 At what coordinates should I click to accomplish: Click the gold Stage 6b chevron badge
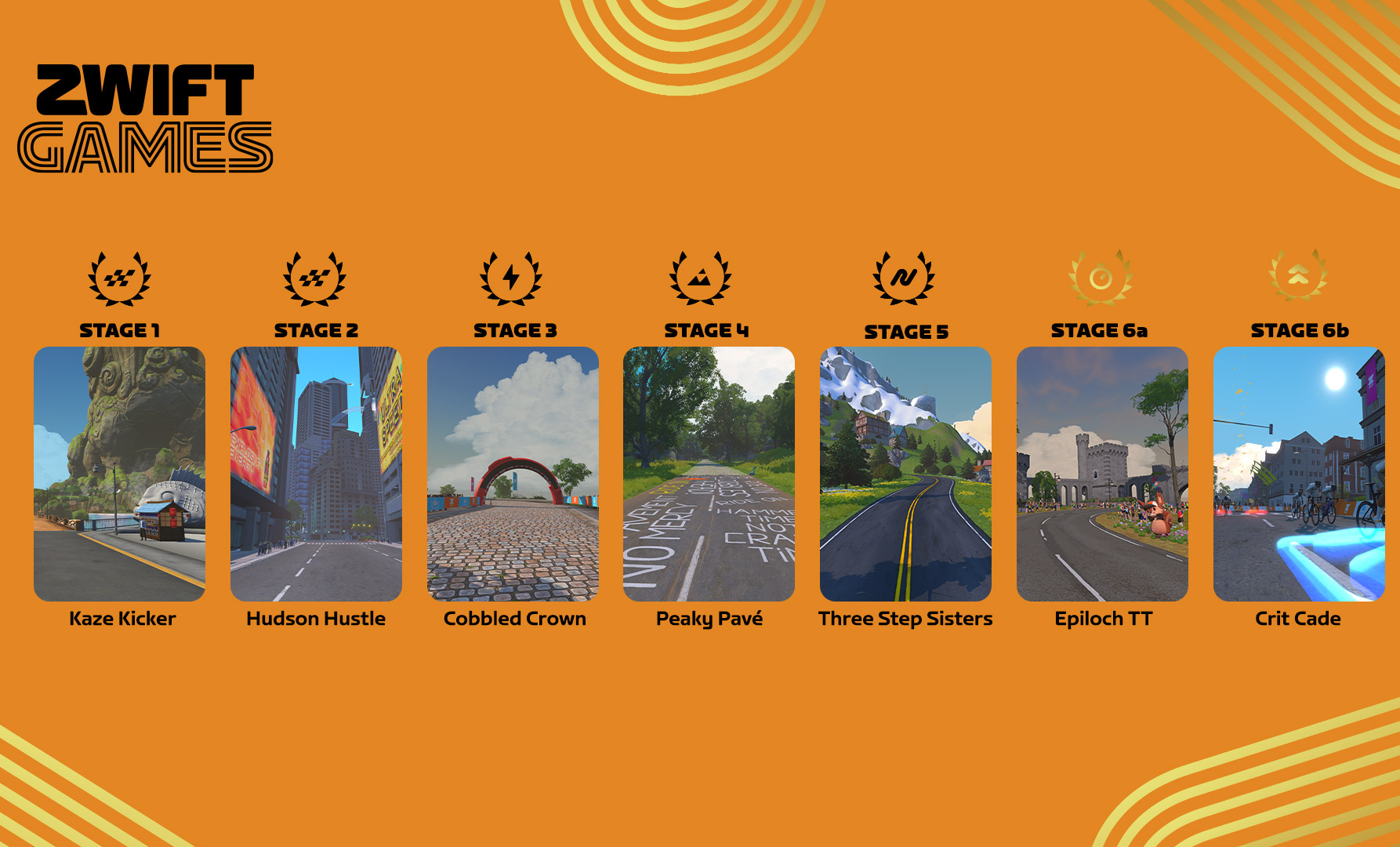pos(1298,275)
